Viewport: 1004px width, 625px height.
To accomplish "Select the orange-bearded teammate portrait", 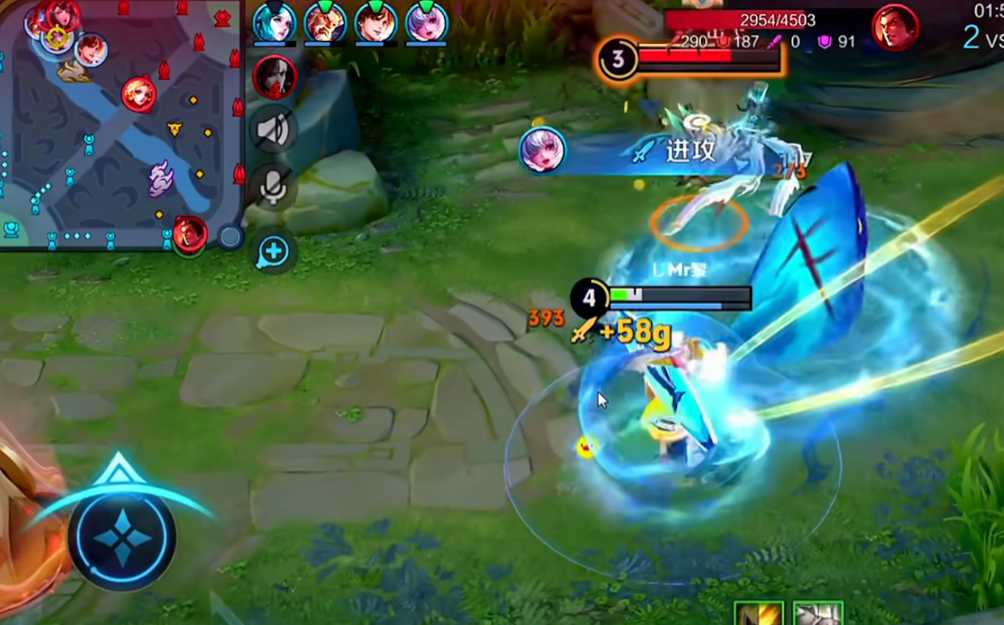I will click(x=325, y=22).
